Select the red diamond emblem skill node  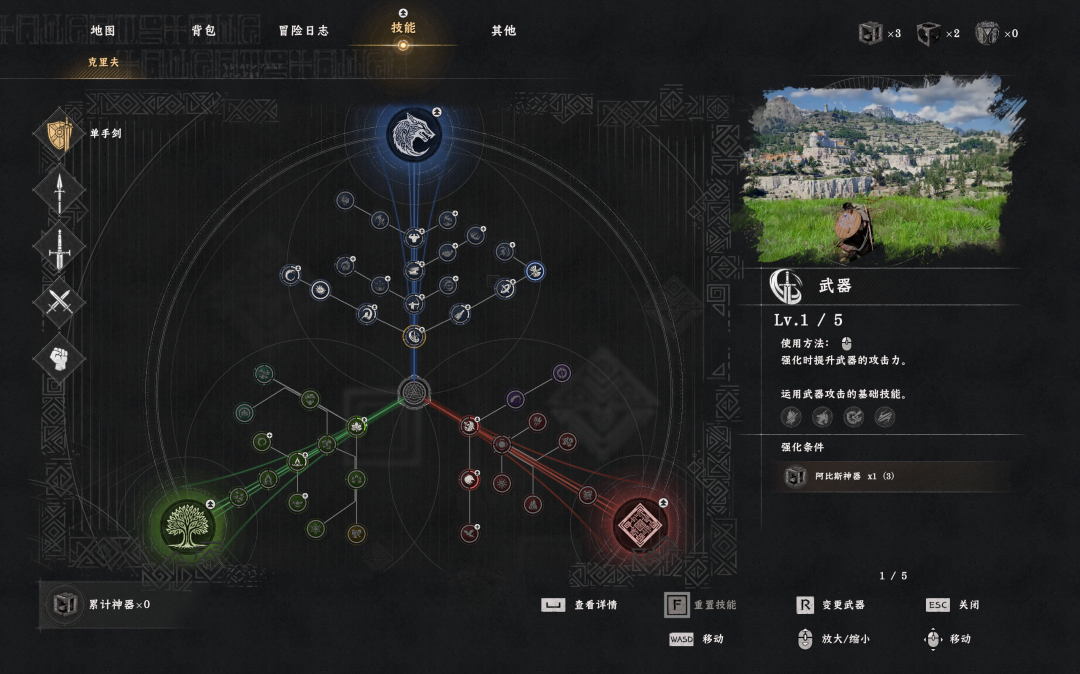tap(640, 525)
